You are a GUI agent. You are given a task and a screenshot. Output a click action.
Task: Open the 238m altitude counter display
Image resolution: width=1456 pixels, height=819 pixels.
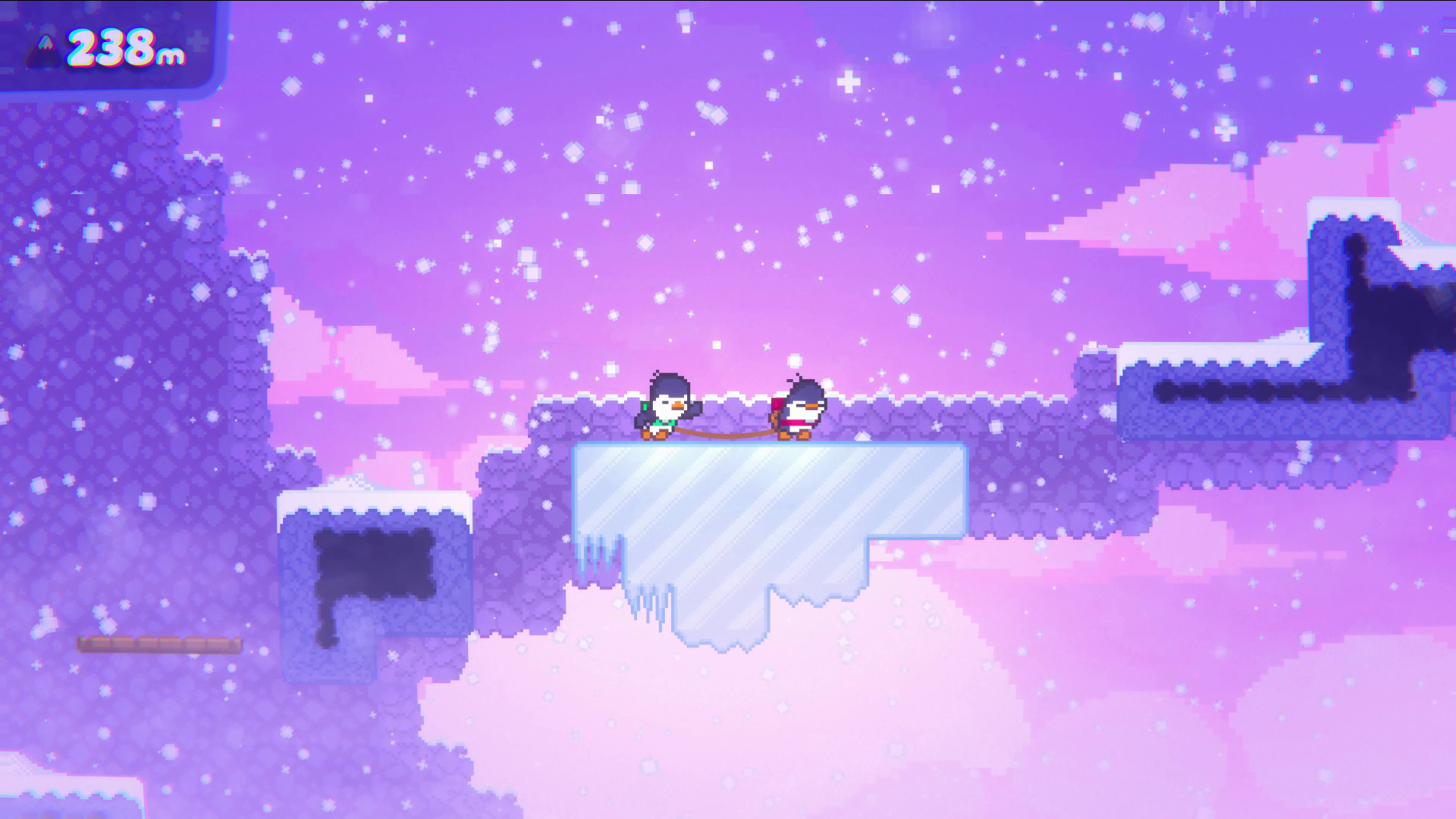(125, 47)
